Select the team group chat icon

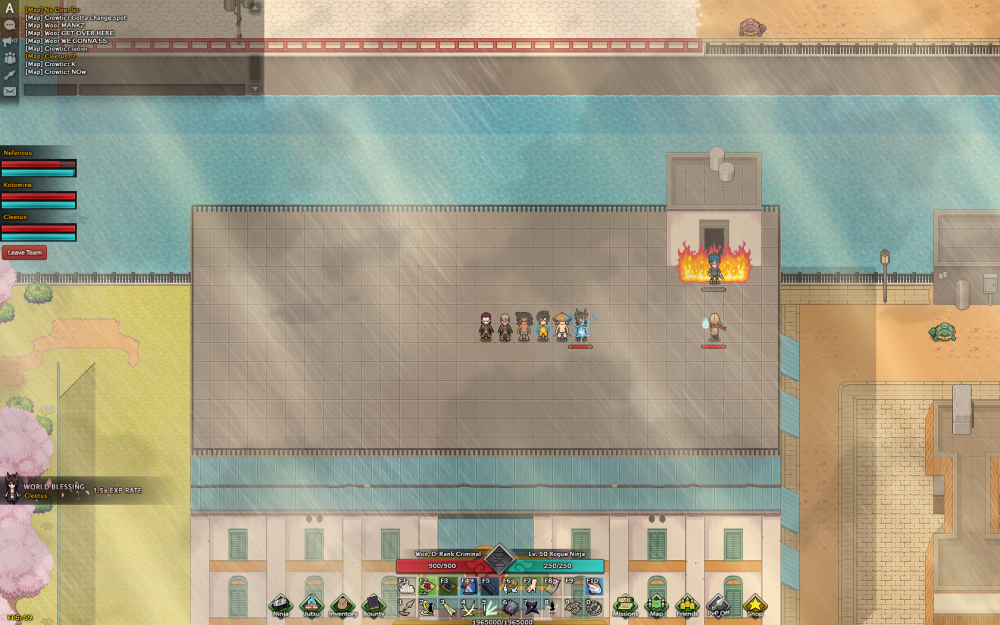pyautogui.click(x=10, y=58)
